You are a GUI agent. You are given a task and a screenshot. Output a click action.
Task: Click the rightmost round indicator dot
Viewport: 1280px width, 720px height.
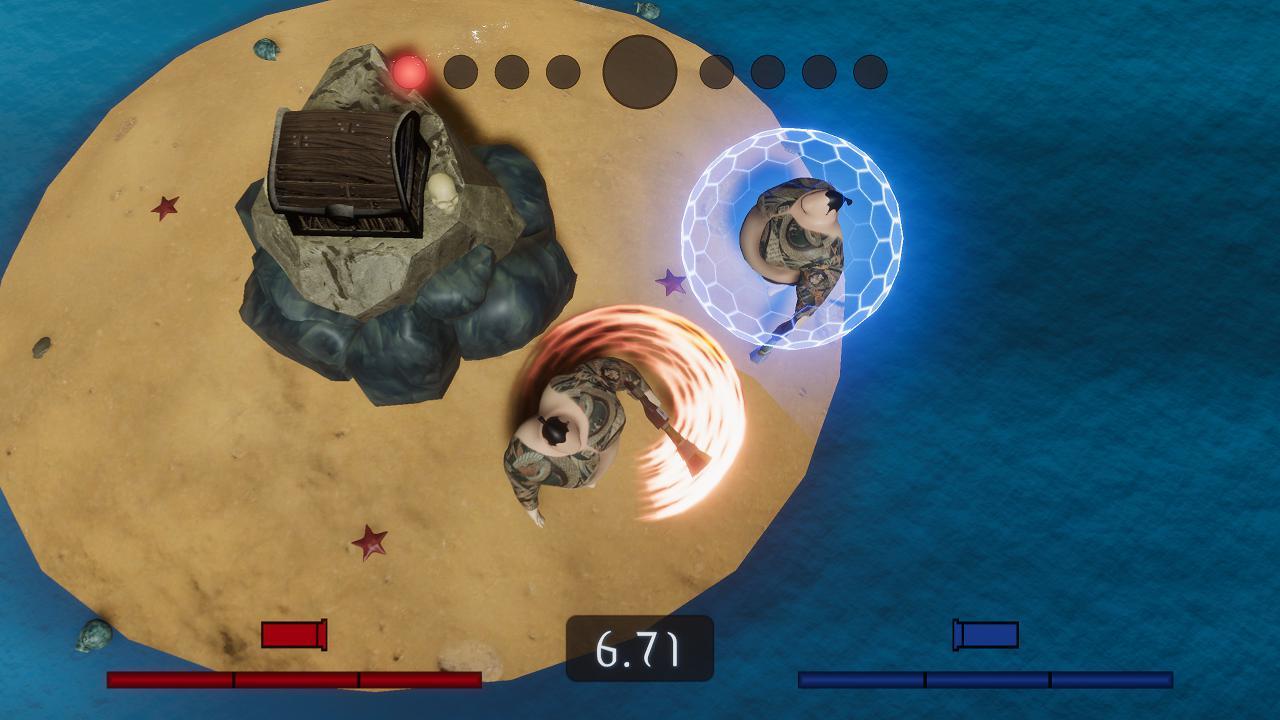coord(868,71)
